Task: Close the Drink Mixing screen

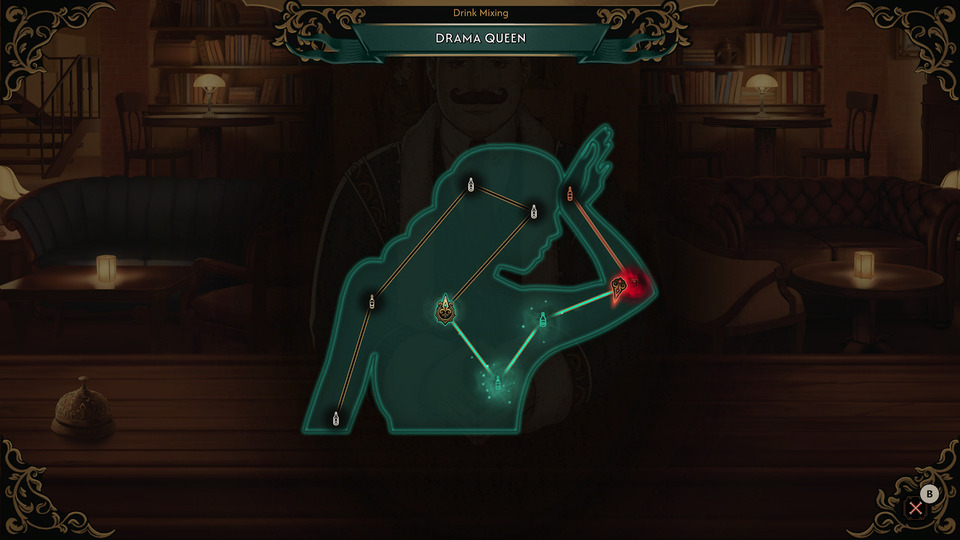Action: 915,508
